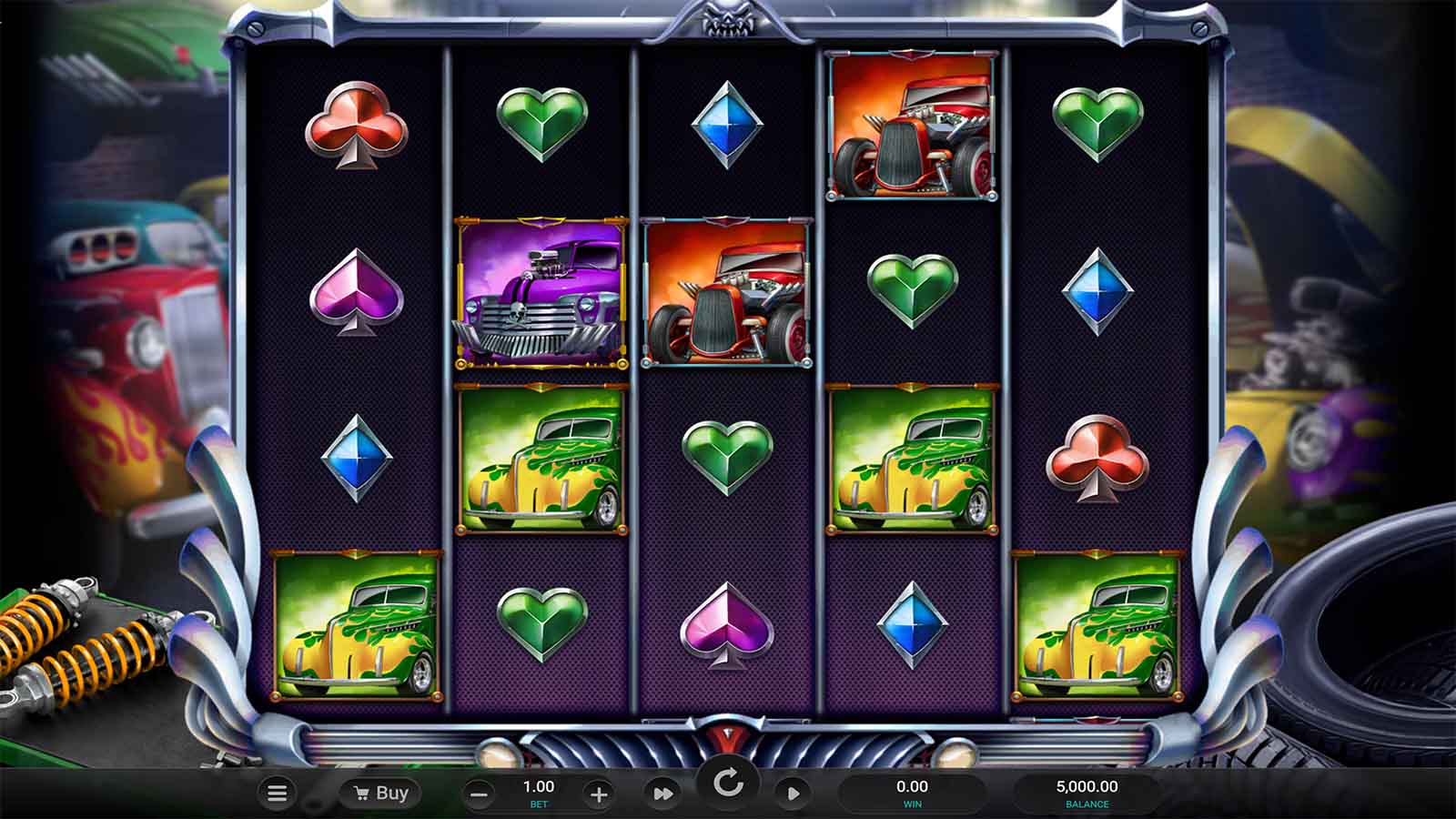
Task: Decrease the bet with the minus button
Action: (x=479, y=794)
